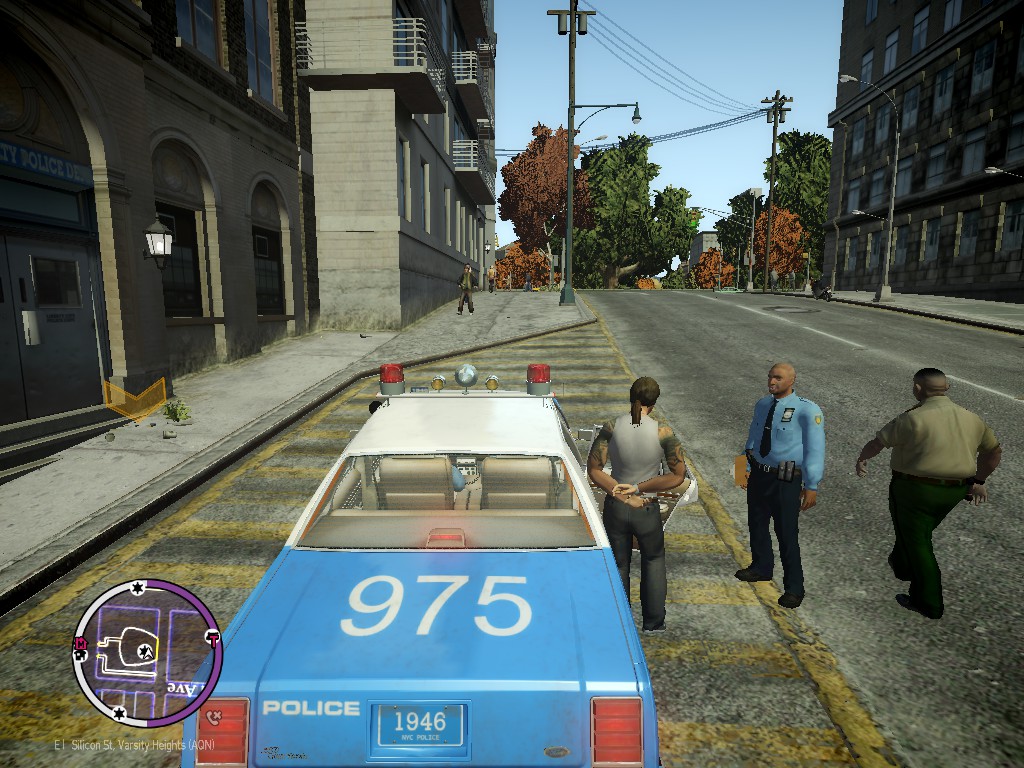Select the T-shaped blip on the radar rim
Screen dimensions: 1024x768
212,637
